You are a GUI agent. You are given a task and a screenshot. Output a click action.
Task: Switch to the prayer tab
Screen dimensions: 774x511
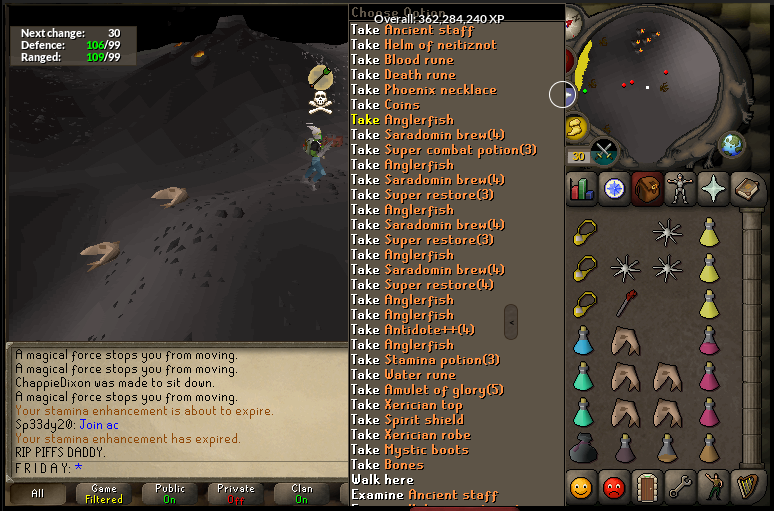[715, 188]
